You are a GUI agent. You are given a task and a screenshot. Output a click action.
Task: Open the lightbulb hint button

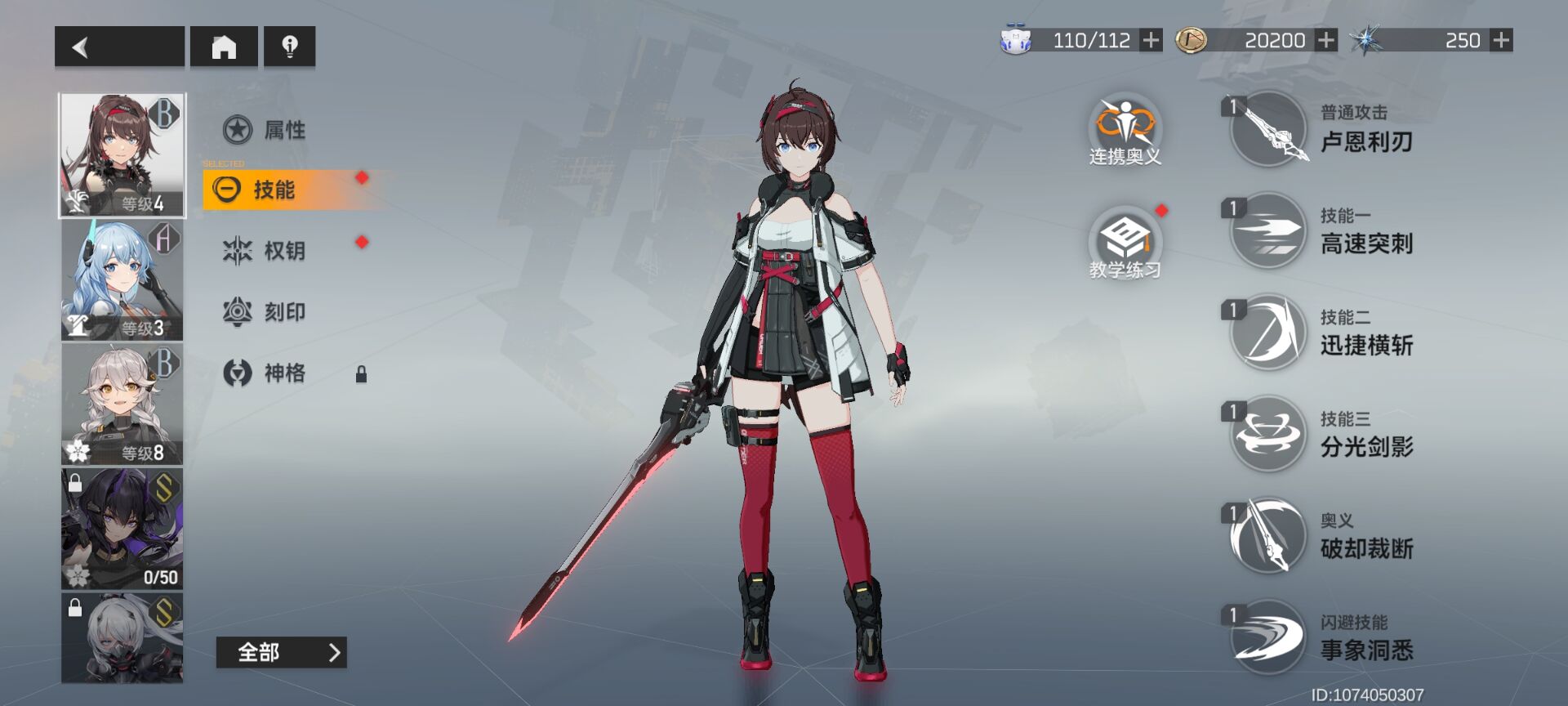[x=289, y=47]
